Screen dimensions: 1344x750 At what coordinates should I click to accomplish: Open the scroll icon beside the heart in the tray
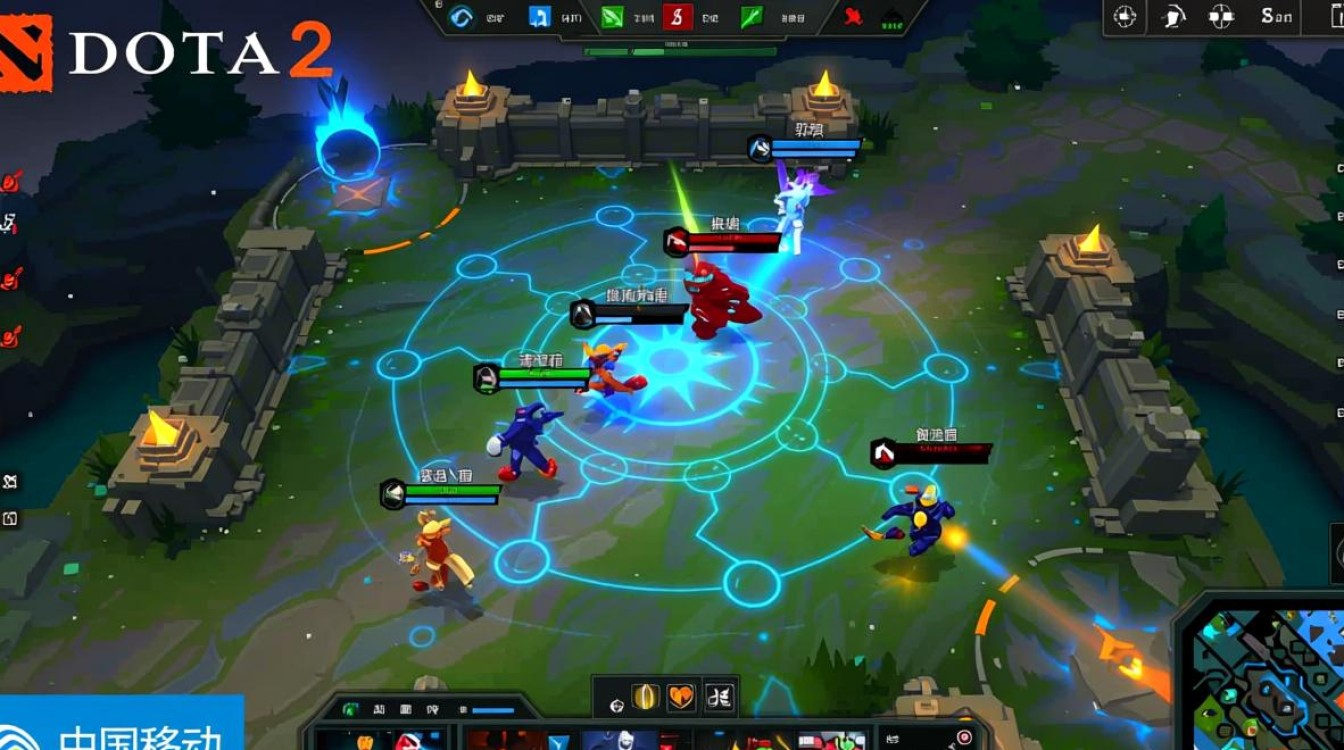pos(720,696)
